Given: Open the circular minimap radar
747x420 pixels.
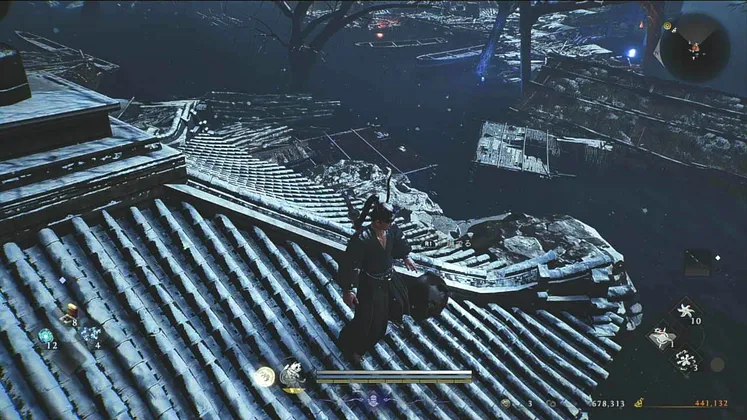Looking at the screenshot, I should pos(694,46).
